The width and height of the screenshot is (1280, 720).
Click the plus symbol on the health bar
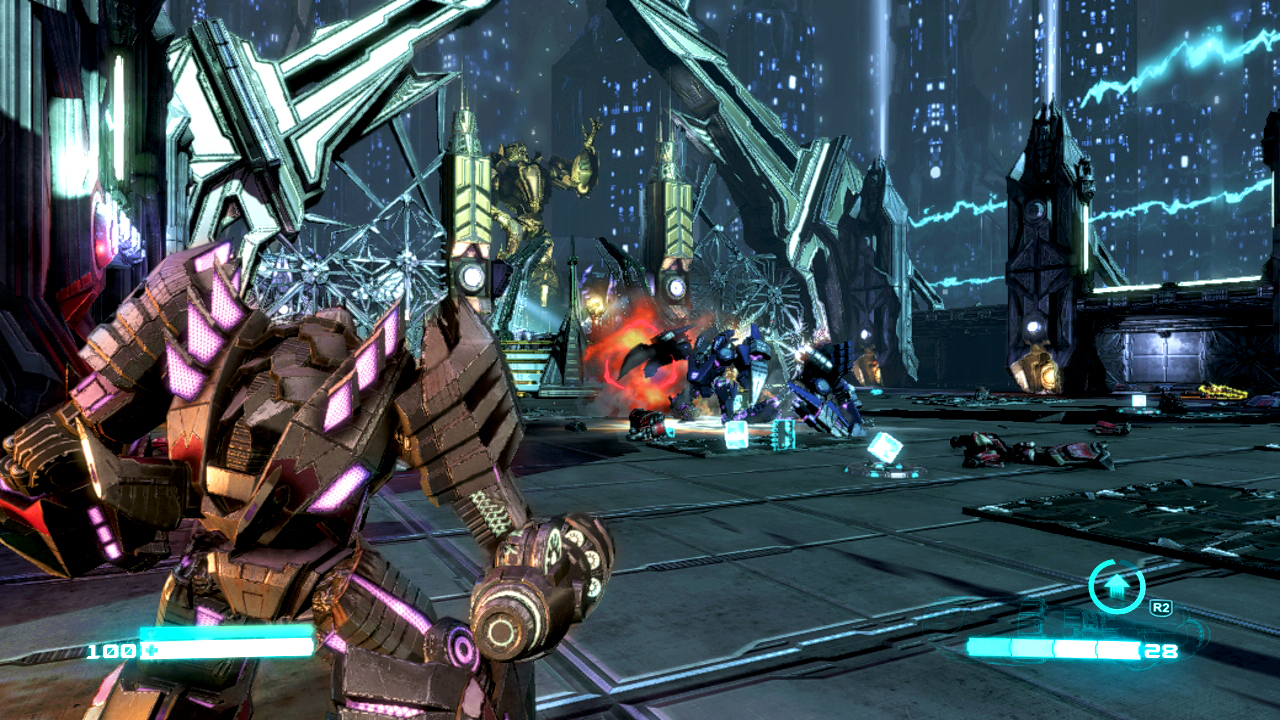[x=150, y=649]
